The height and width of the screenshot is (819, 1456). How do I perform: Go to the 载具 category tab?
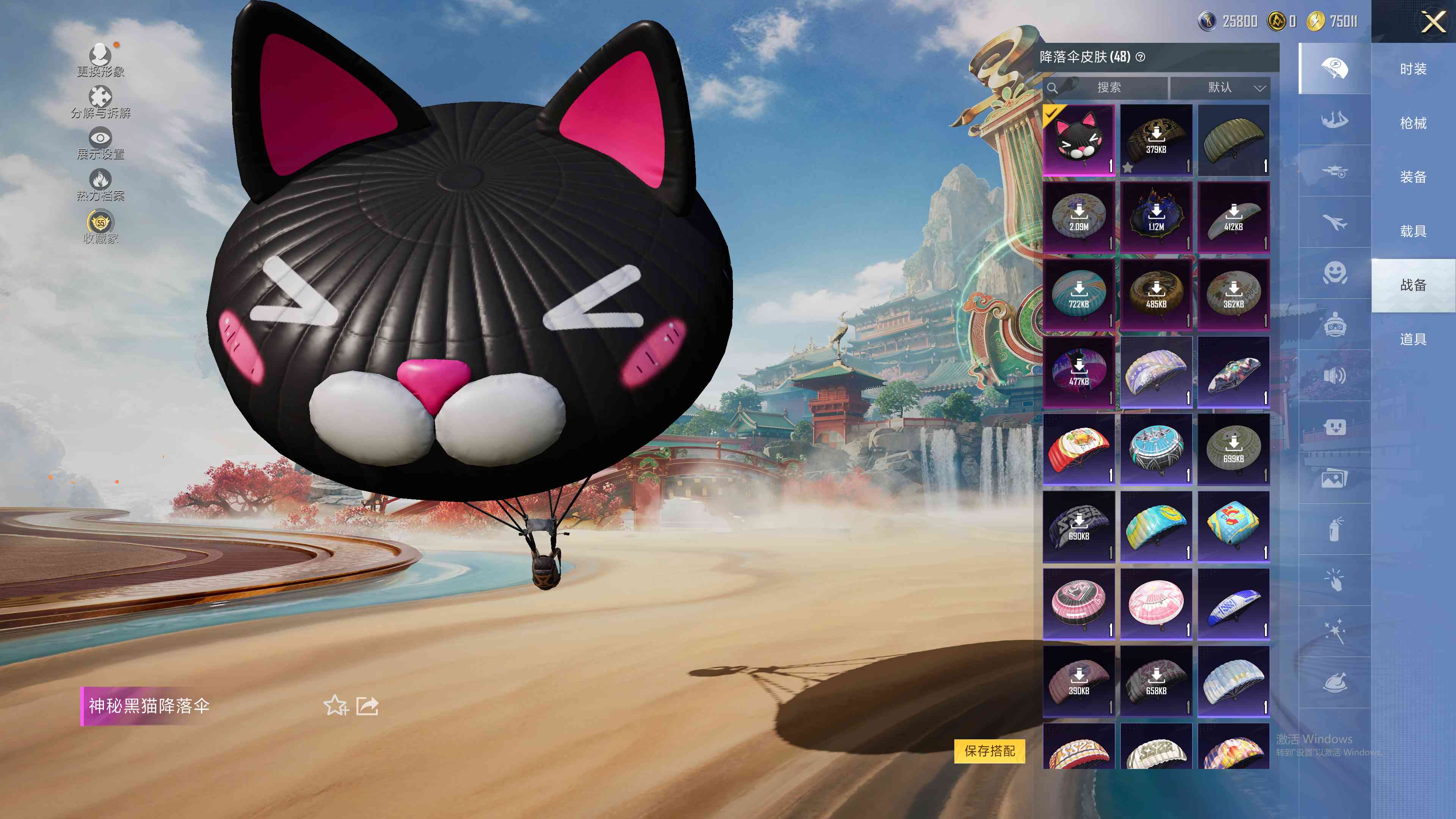[x=1413, y=231]
